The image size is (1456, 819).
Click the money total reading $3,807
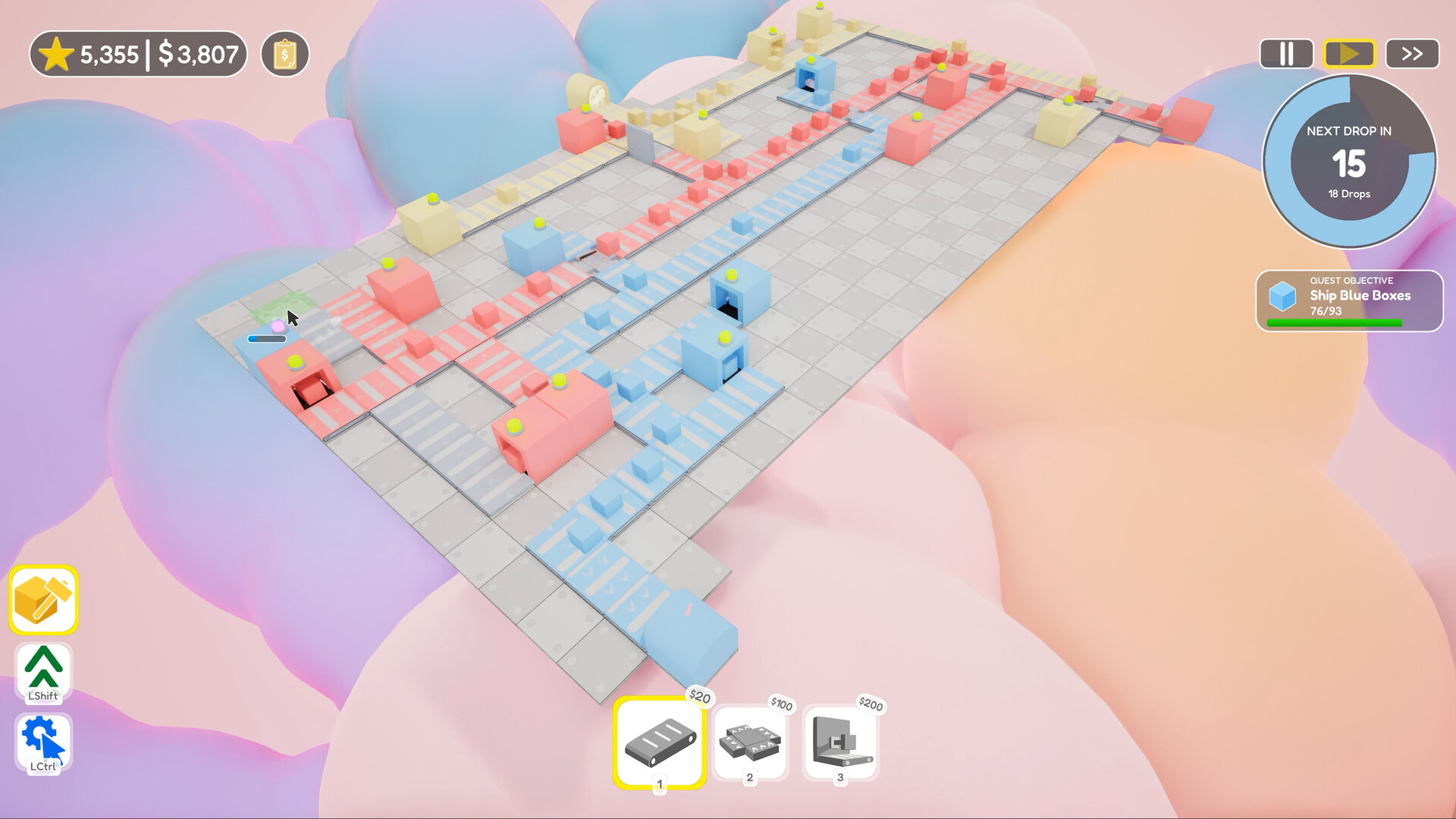197,53
